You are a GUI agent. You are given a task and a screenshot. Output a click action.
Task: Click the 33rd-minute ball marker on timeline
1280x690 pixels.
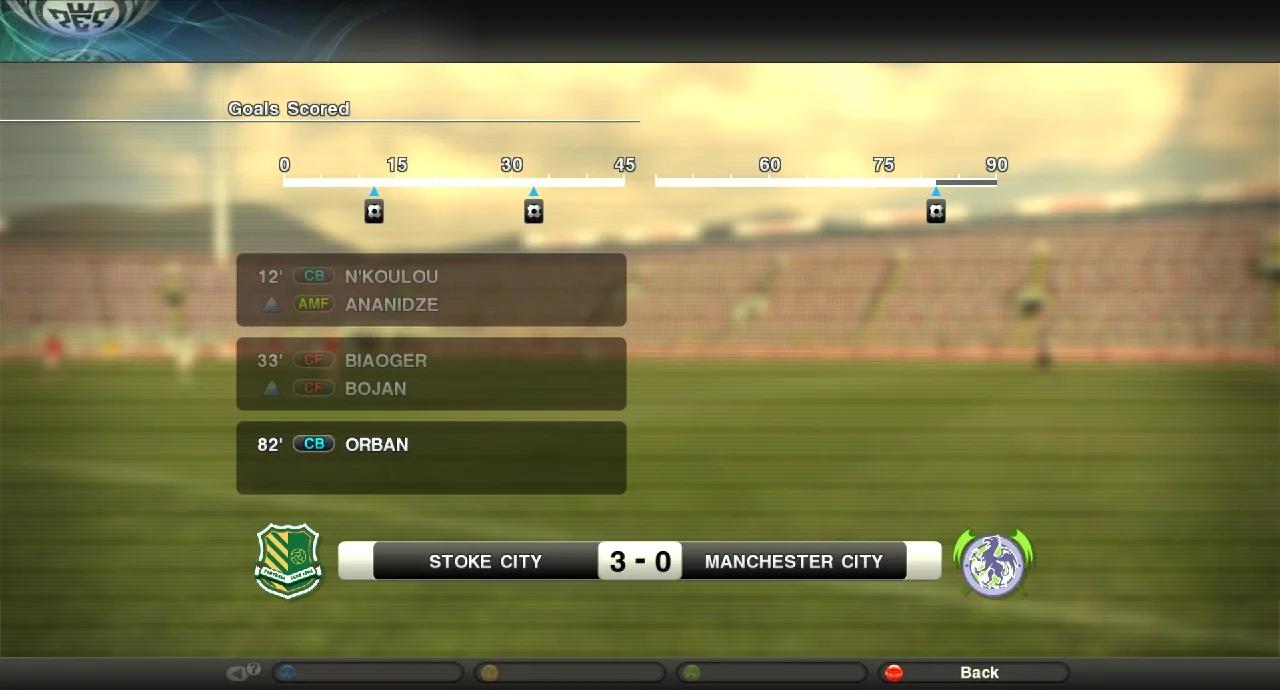click(x=534, y=211)
